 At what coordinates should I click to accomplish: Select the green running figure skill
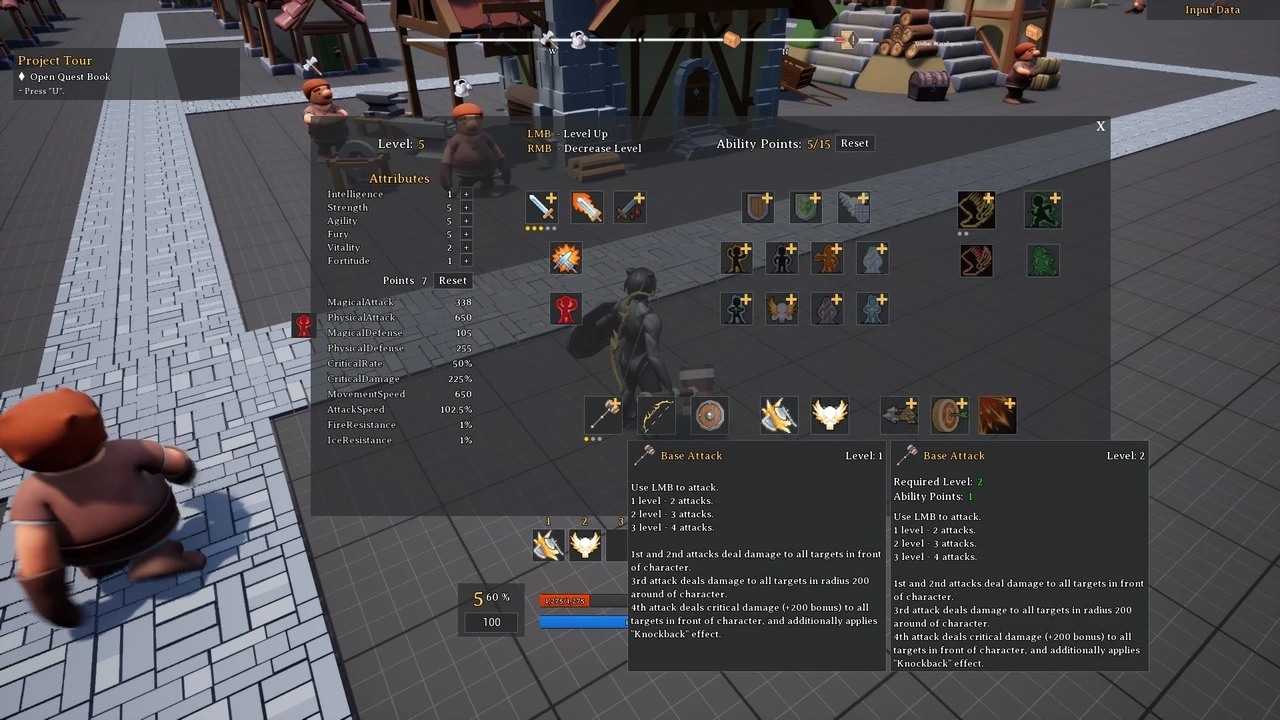pyautogui.click(x=1043, y=210)
